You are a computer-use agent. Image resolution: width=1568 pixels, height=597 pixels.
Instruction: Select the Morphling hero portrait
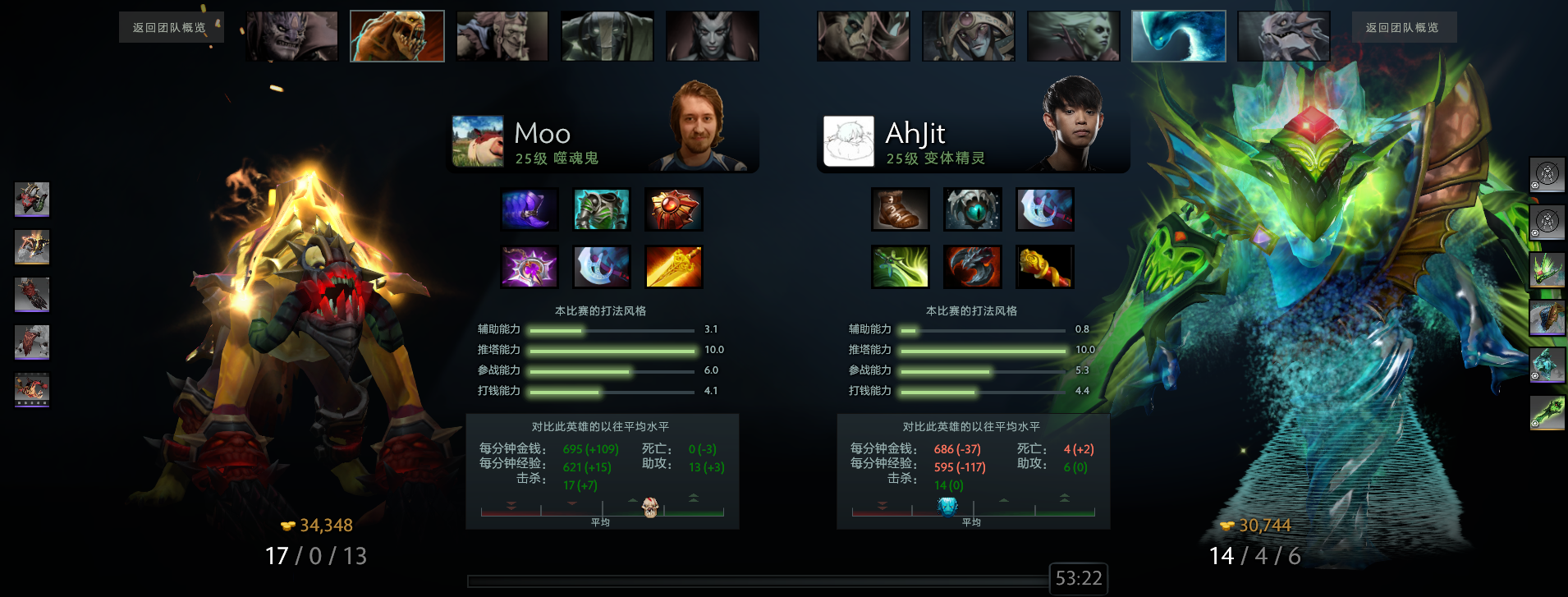click(x=1178, y=36)
